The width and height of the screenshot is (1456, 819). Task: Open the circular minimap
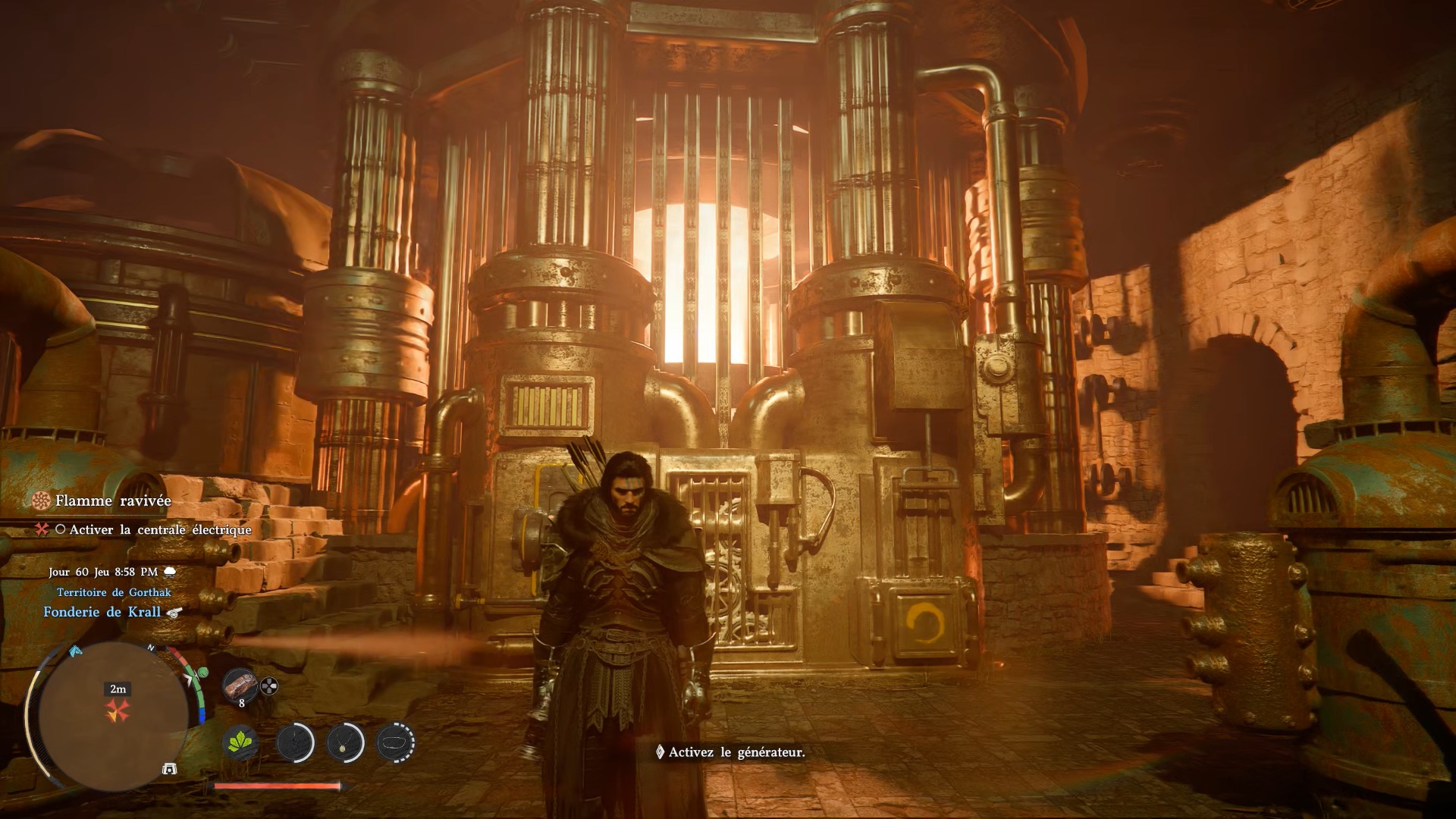114,716
